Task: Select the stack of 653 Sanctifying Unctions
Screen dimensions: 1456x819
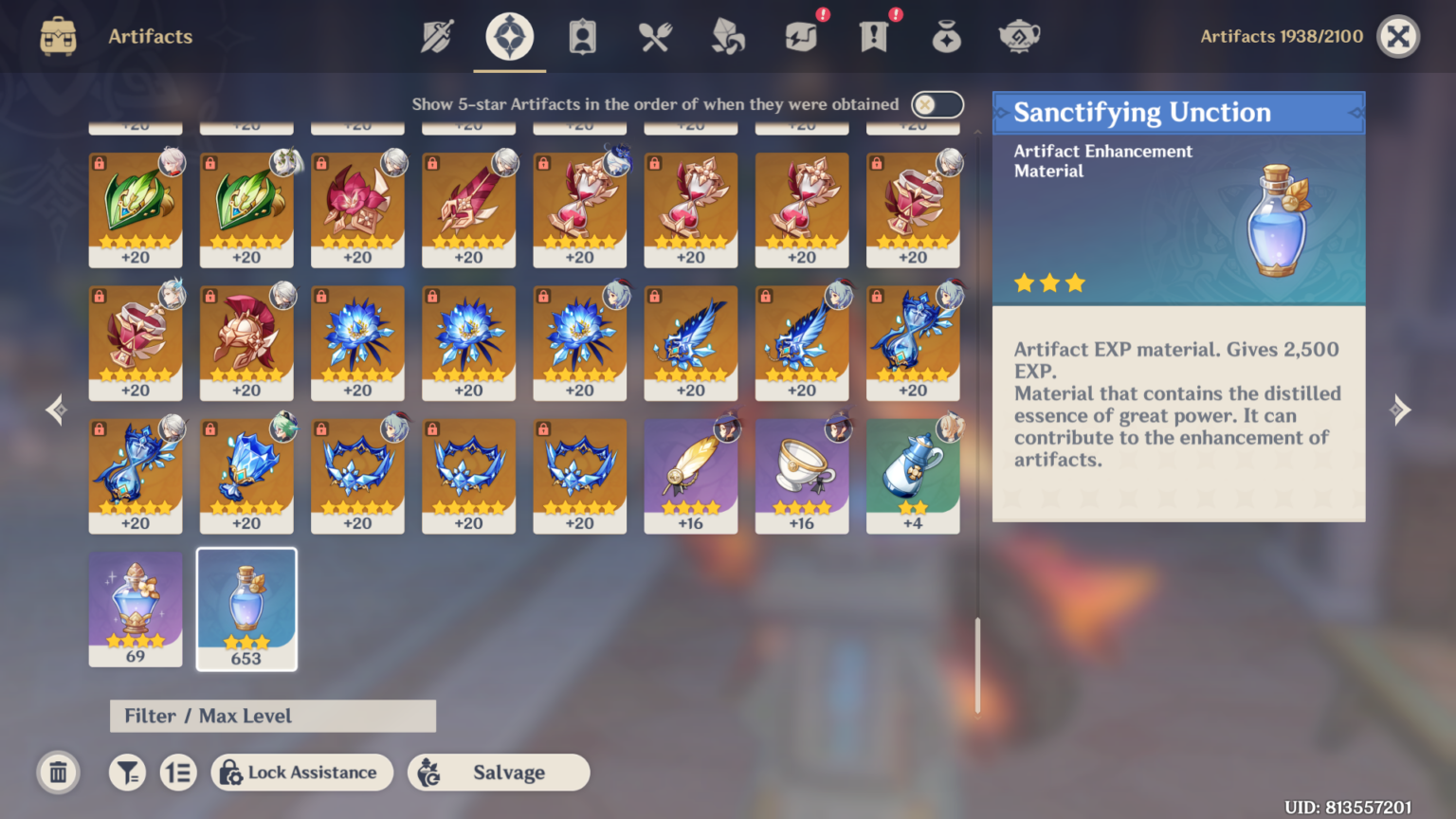Action: pyautogui.click(x=246, y=610)
